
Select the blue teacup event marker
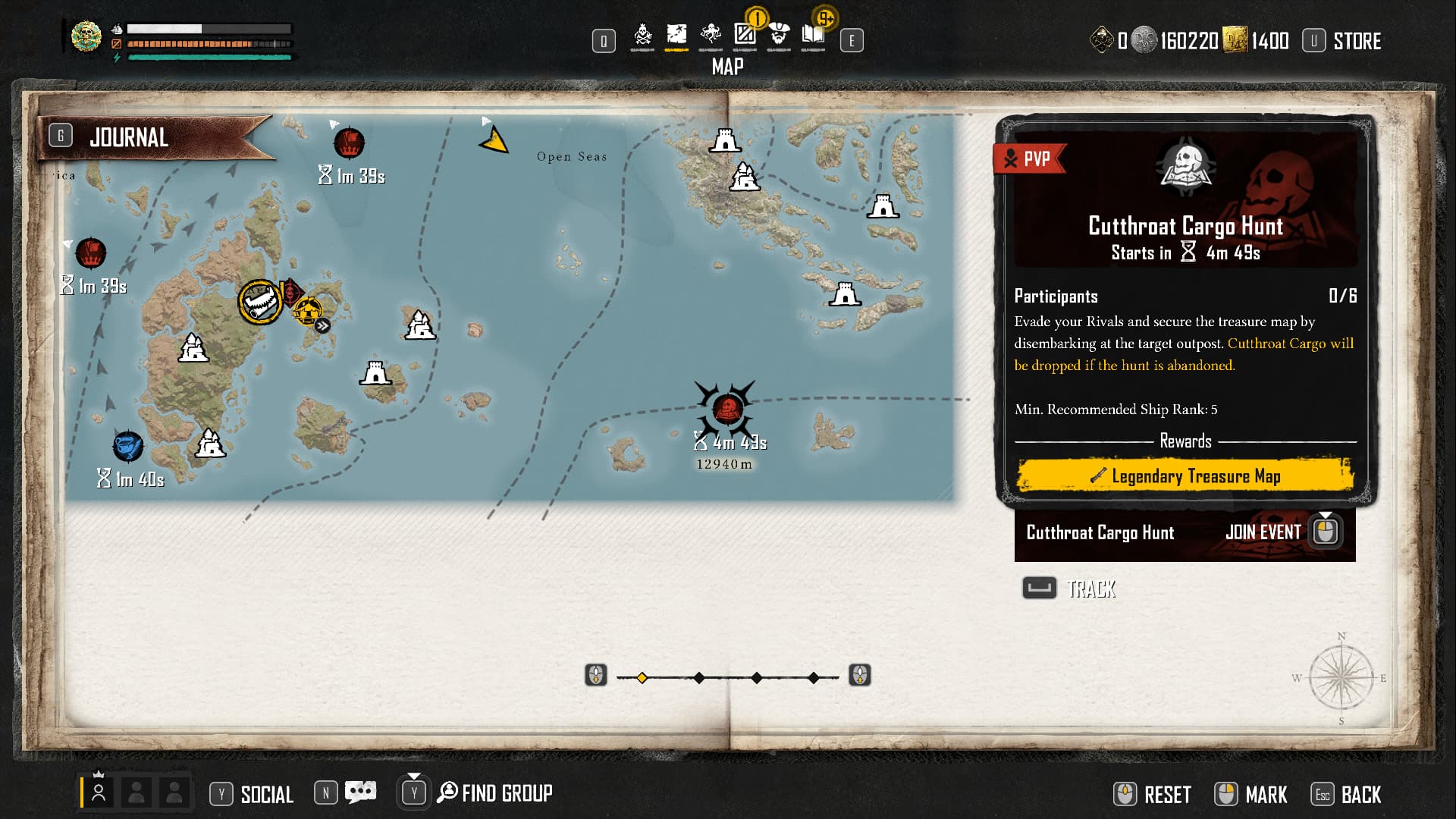[127, 446]
